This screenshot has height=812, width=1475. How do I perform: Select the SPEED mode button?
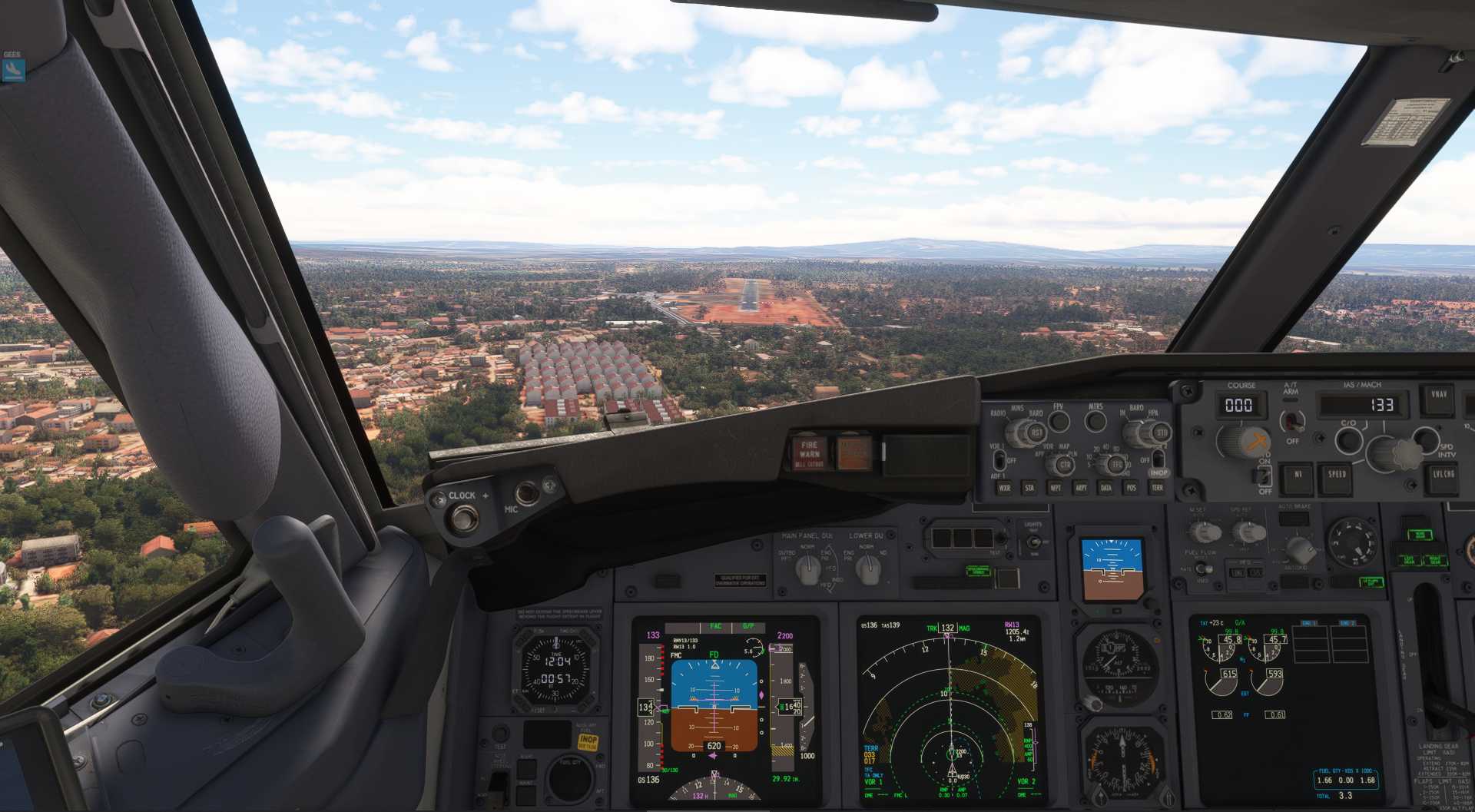coord(1337,476)
